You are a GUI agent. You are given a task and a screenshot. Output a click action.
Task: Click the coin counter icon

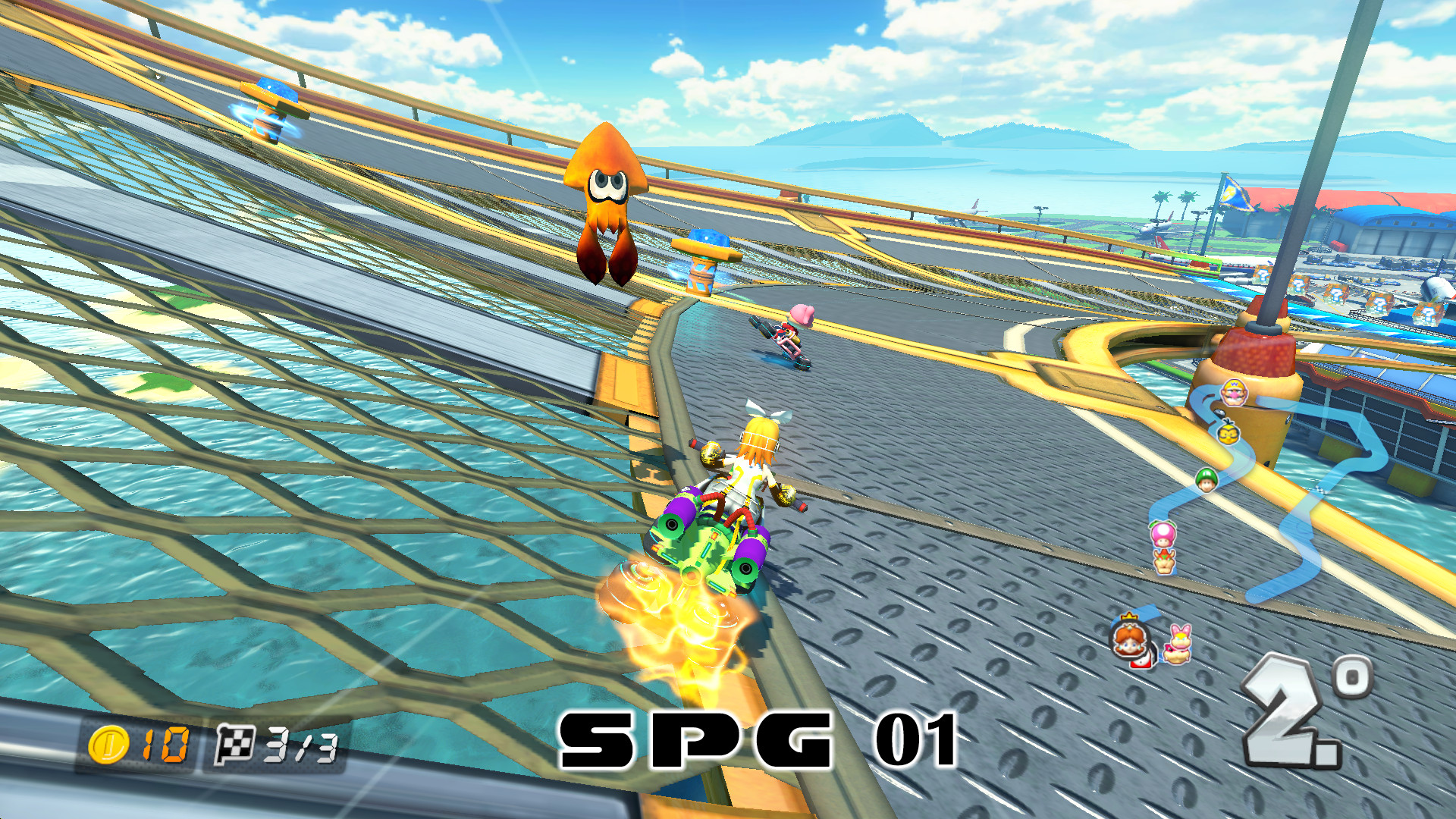109,745
